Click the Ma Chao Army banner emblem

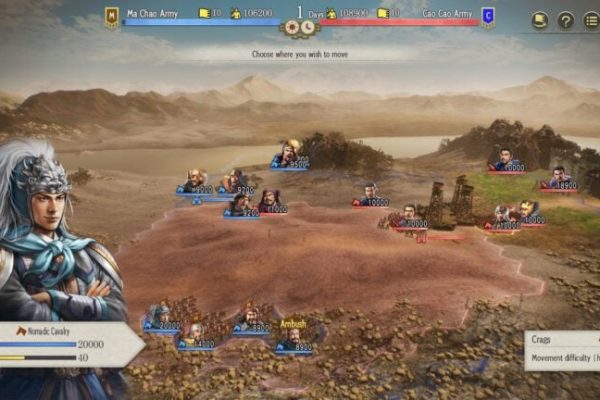112,15
